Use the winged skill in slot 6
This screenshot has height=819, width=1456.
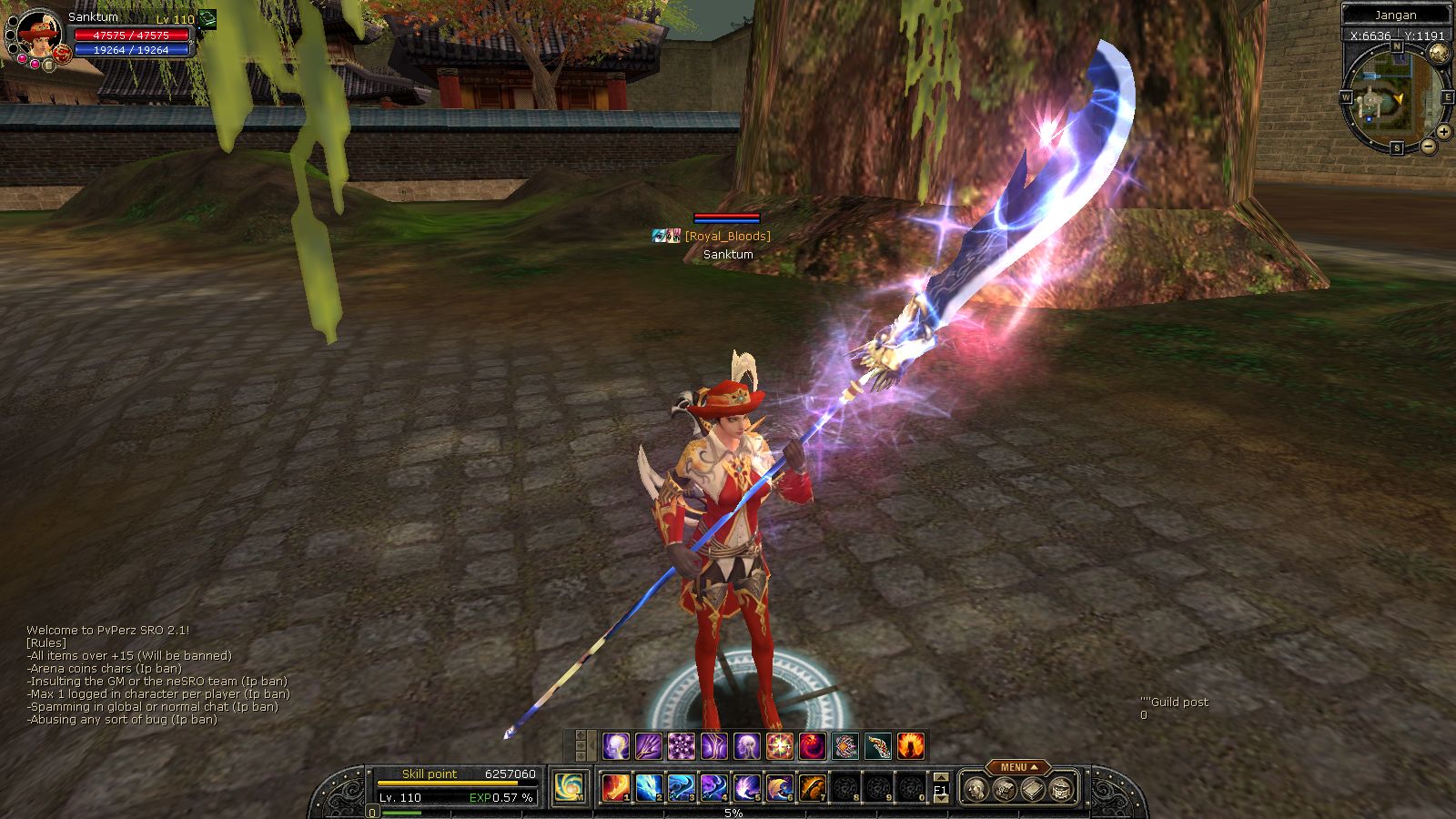point(780,788)
